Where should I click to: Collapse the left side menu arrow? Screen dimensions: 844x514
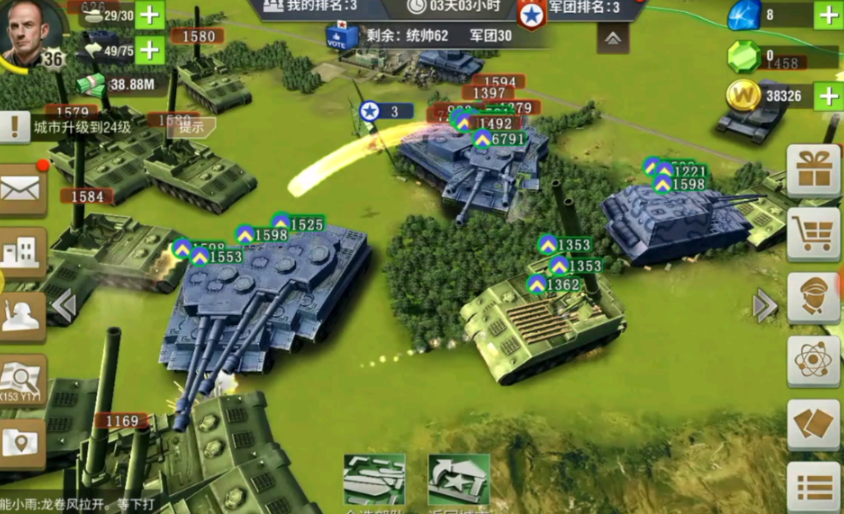(x=63, y=306)
